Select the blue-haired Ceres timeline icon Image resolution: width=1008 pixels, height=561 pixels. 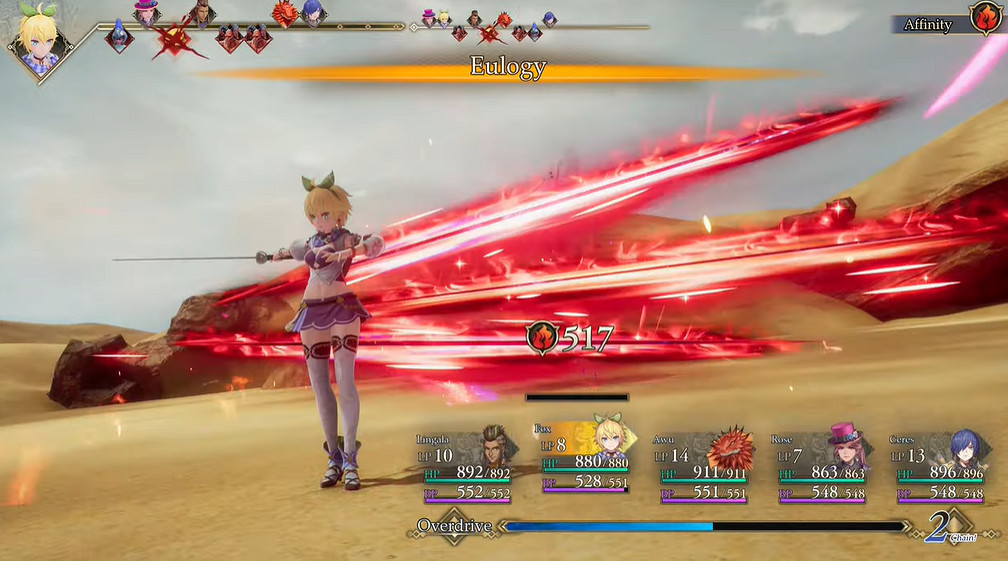(x=313, y=14)
